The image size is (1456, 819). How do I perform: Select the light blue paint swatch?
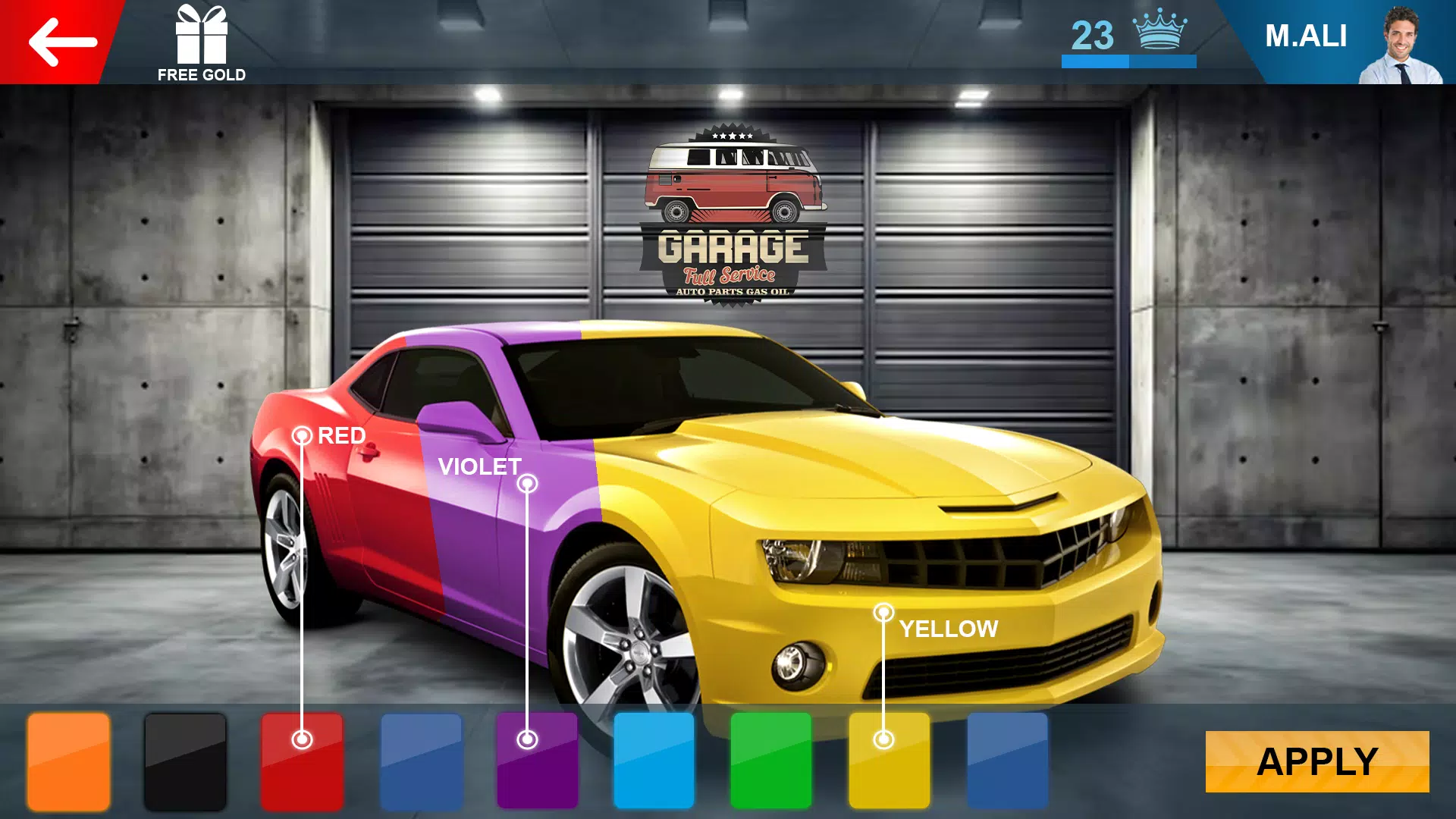654,761
